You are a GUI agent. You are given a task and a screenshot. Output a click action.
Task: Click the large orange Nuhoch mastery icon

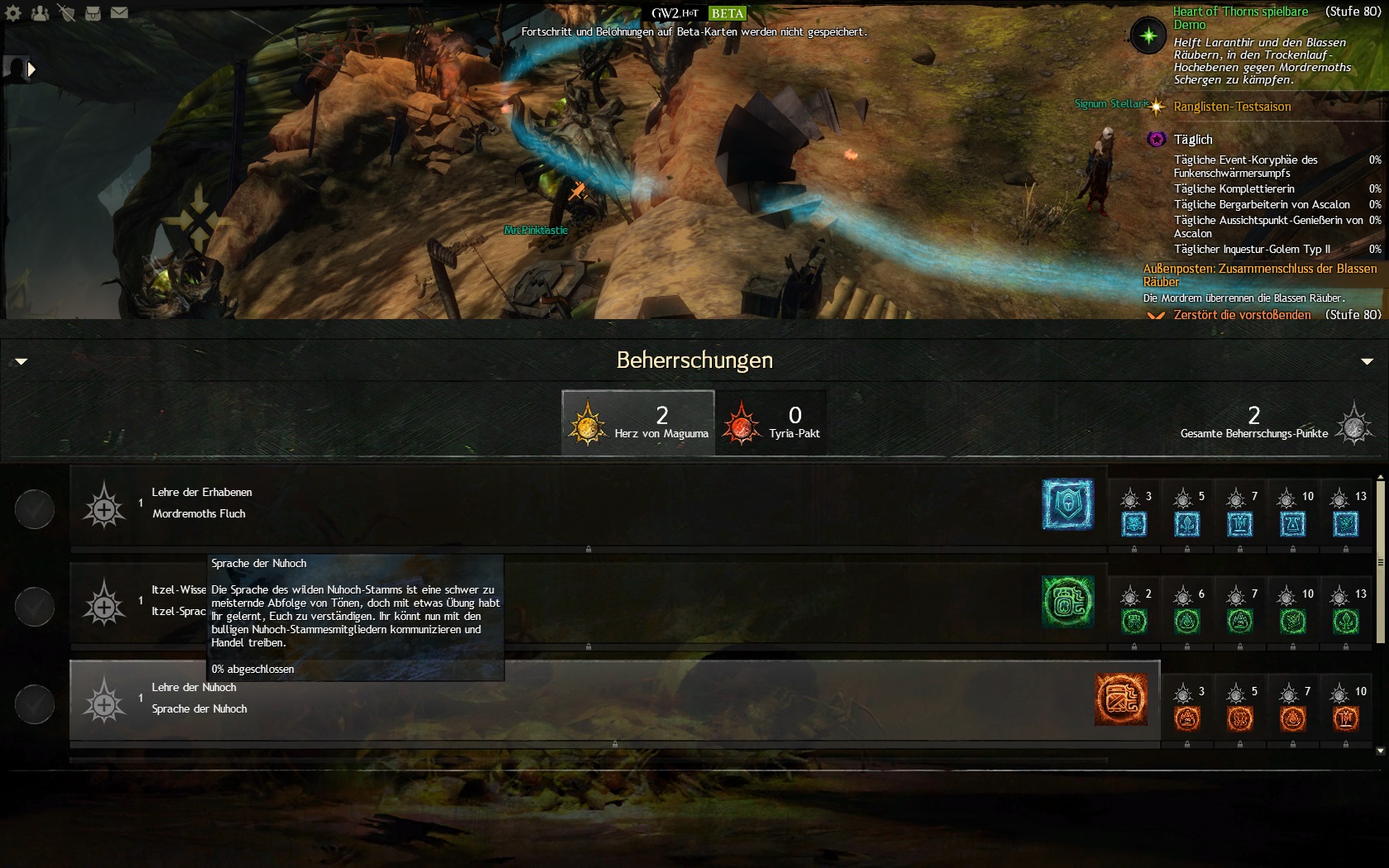point(1120,699)
